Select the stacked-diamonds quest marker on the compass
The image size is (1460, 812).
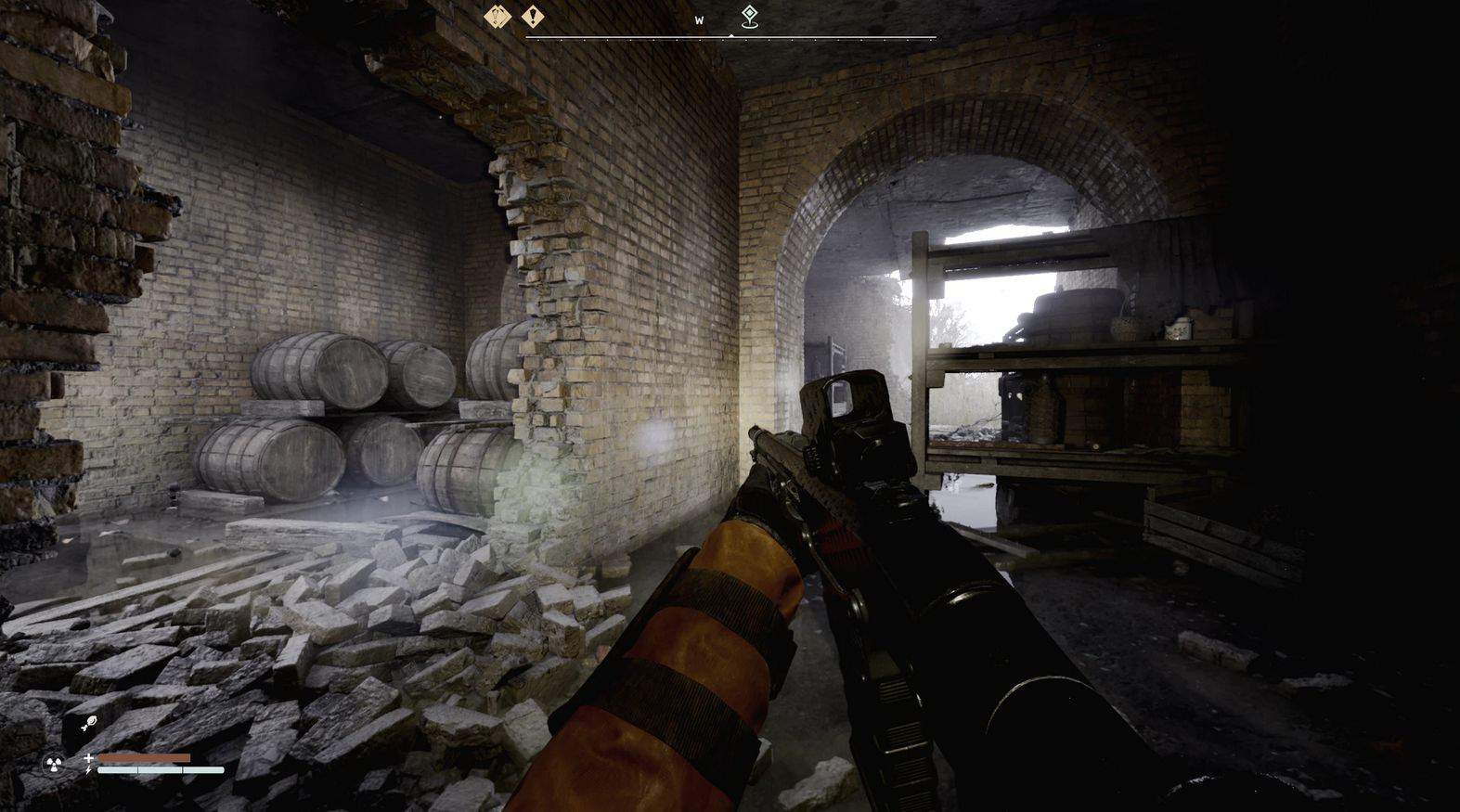point(497,17)
